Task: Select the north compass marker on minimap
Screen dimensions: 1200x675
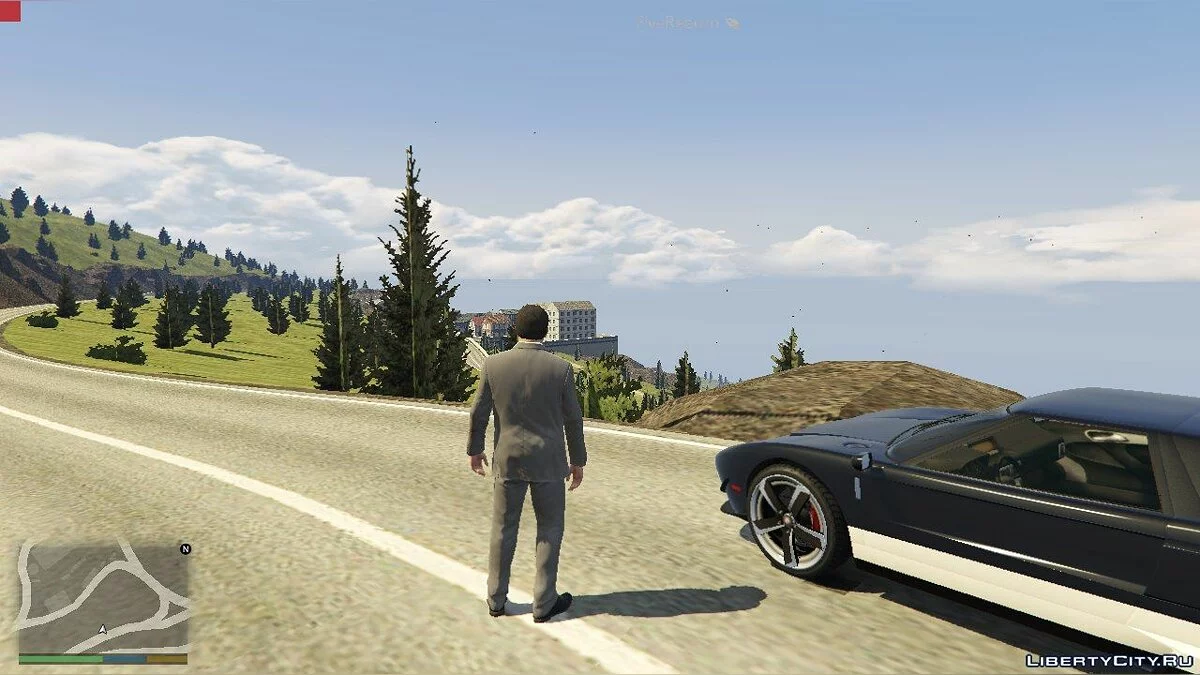Action: pos(184,549)
